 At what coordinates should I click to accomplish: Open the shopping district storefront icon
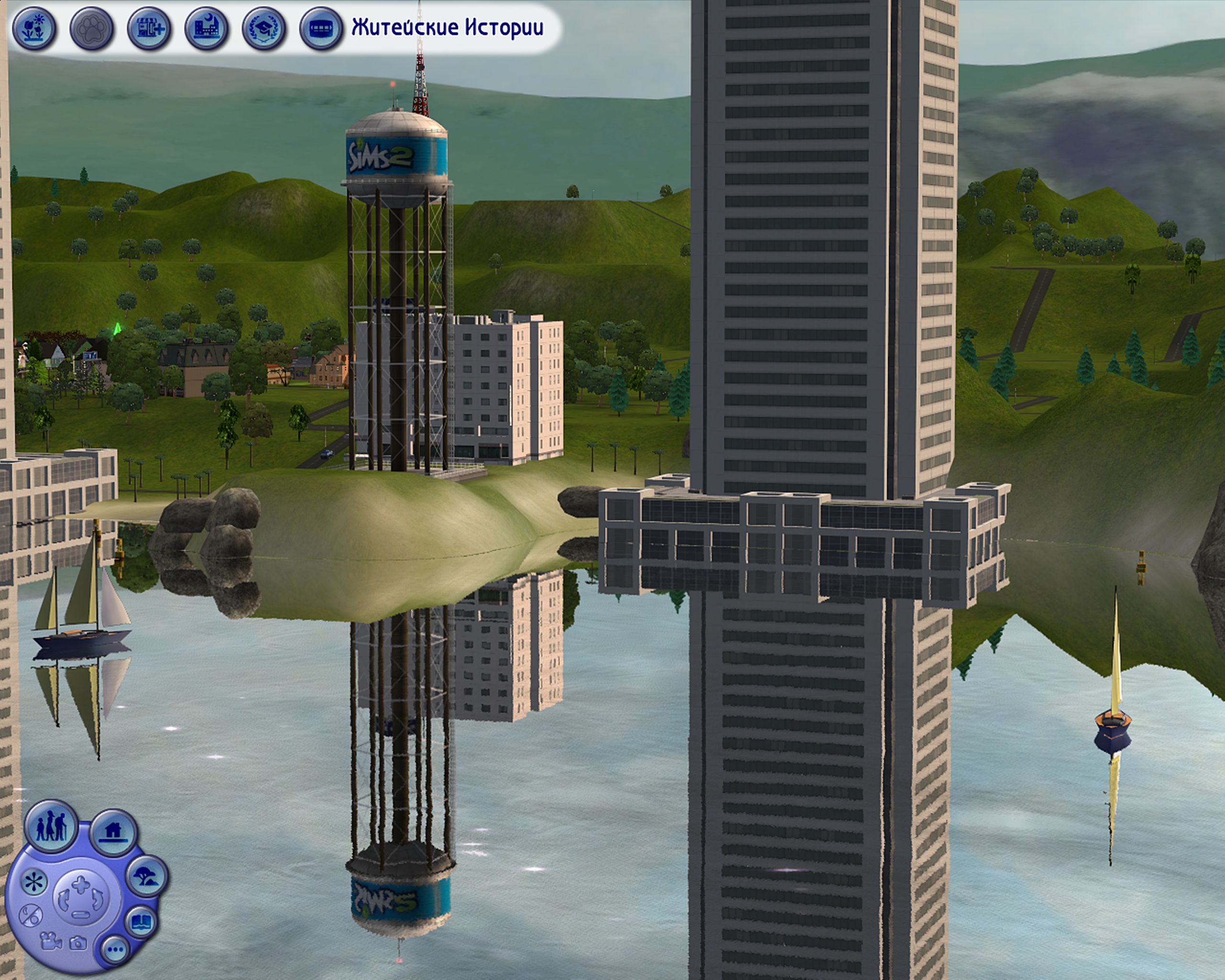tap(149, 28)
